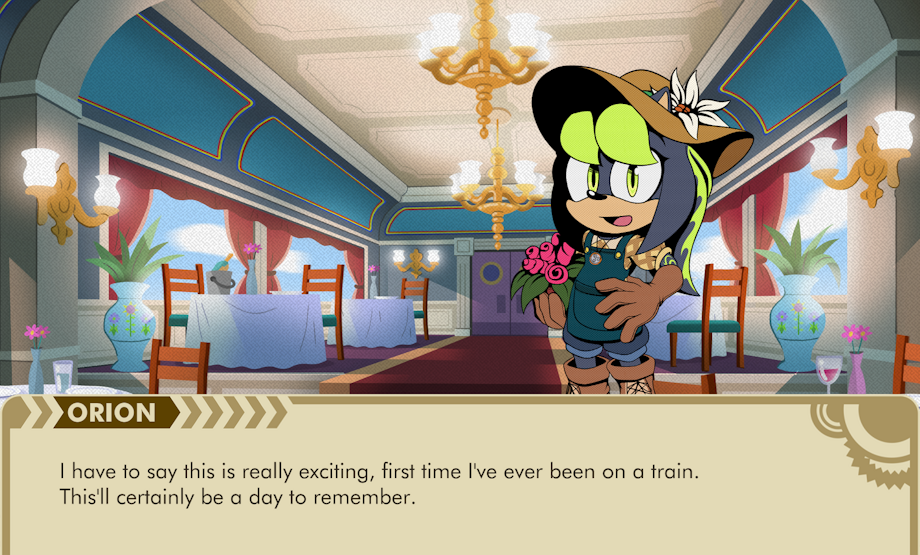Advance Orion's dialogue text box
This screenshot has width=920, height=555.
459,483
